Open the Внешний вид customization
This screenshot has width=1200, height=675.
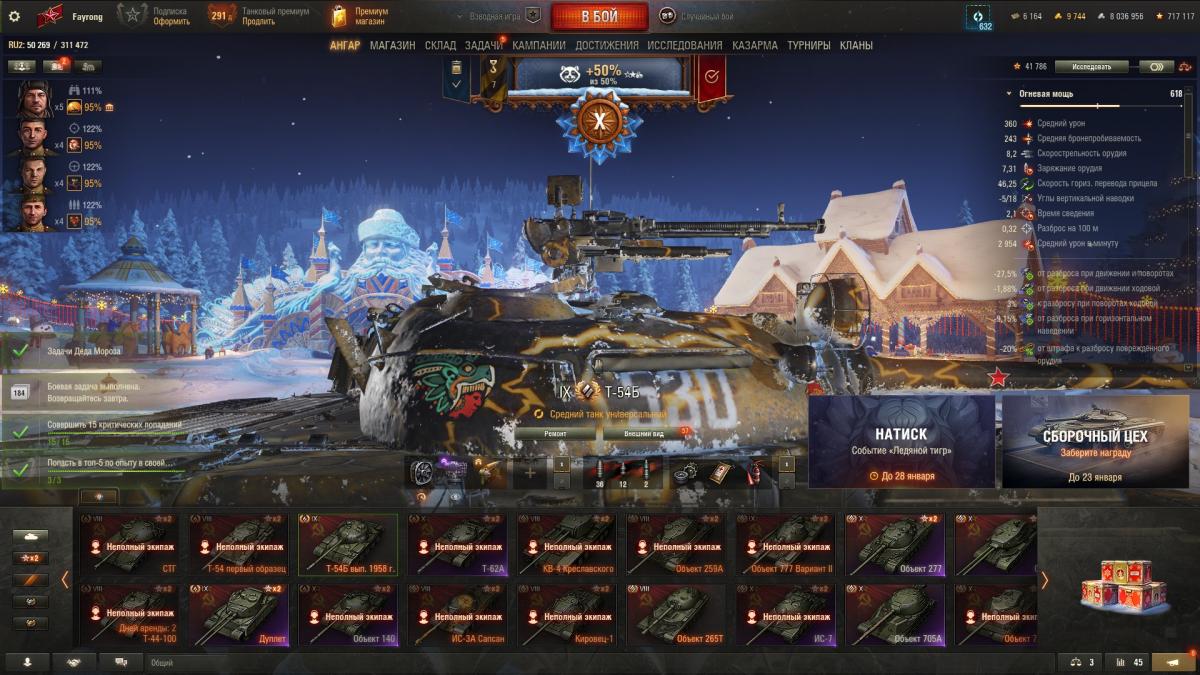644,434
